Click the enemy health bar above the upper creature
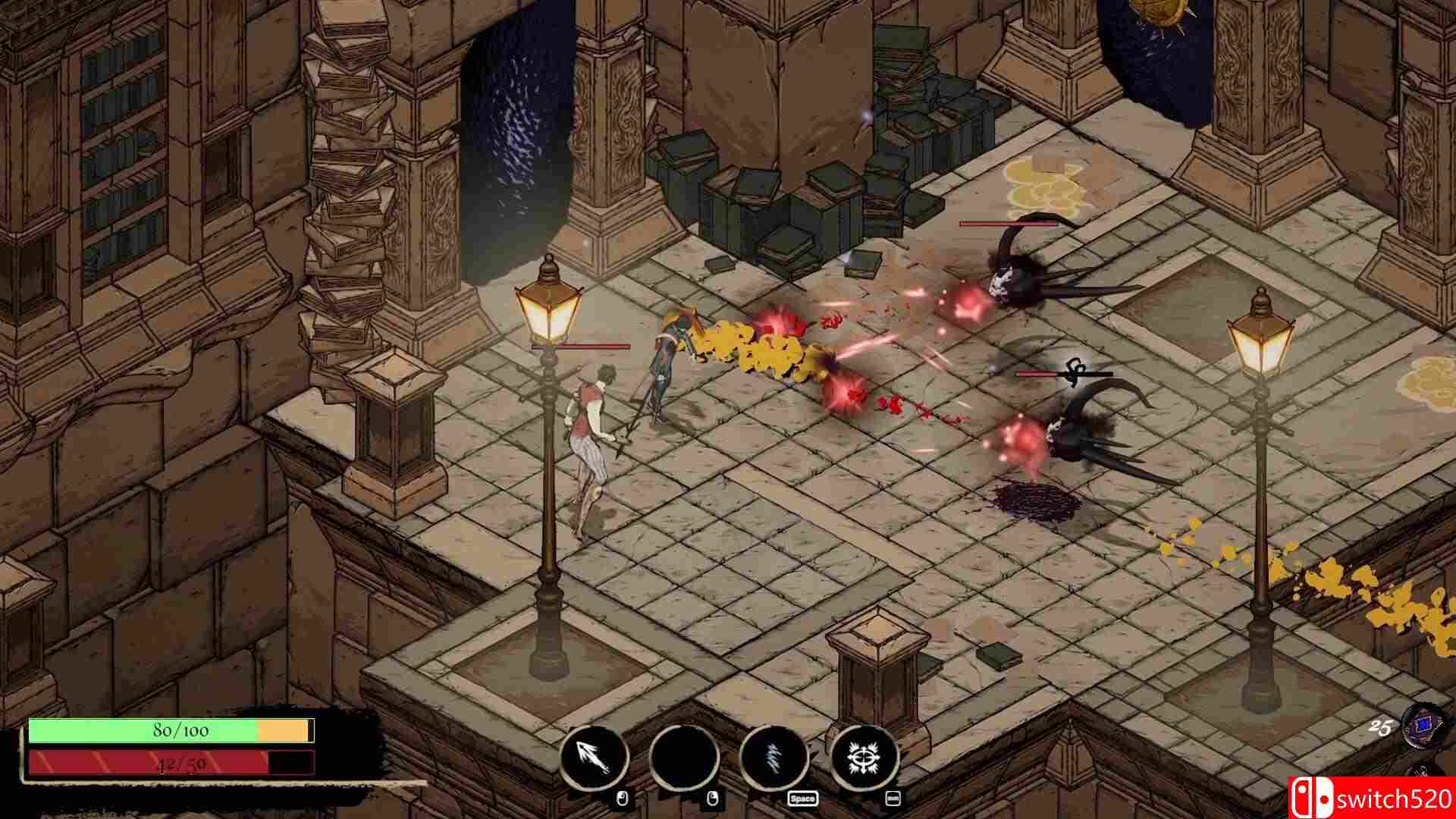The image size is (1456, 819). pyautogui.click(x=1009, y=225)
